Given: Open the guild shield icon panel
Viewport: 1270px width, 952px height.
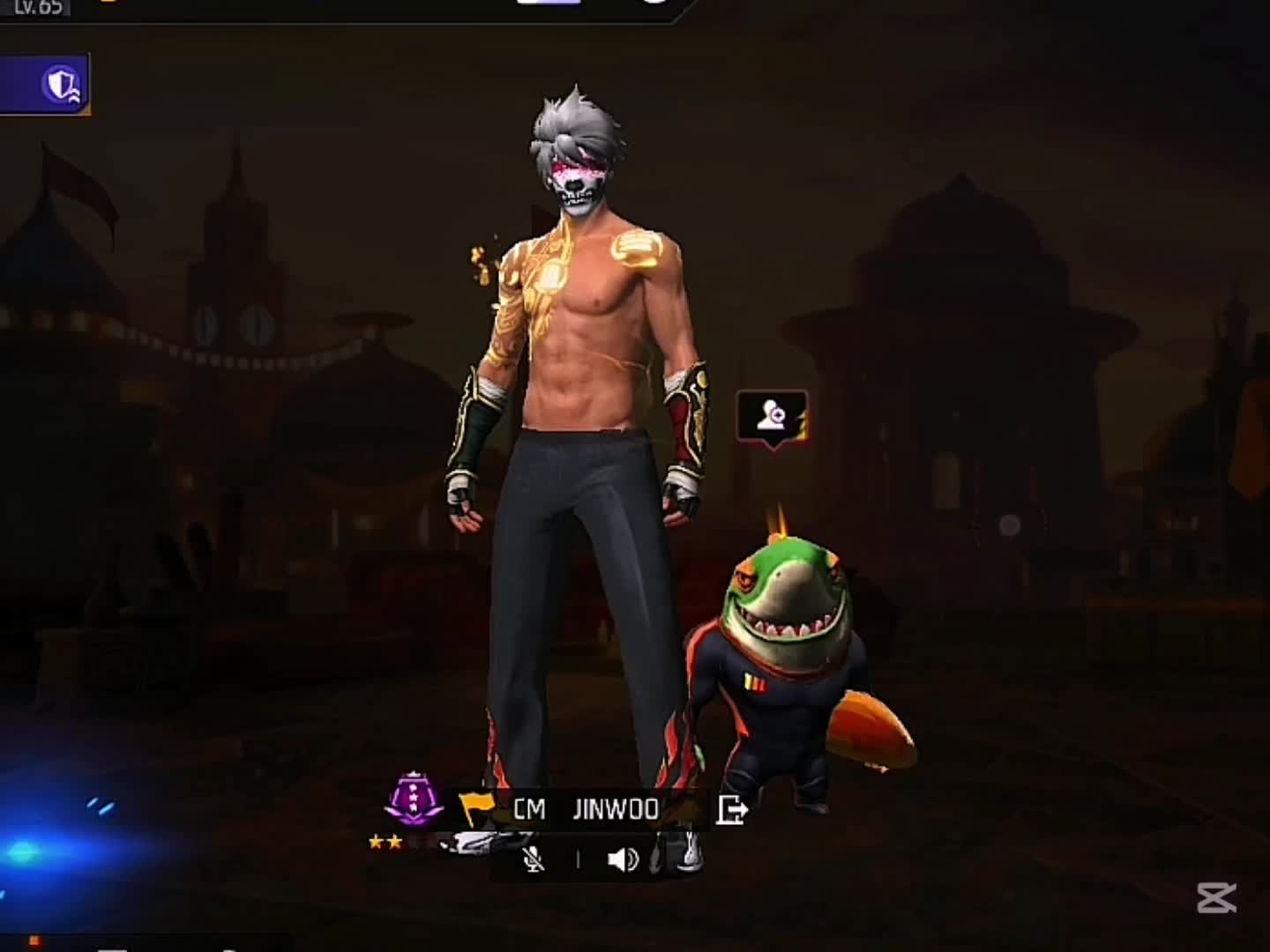Looking at the screenshot, I should [x=61, y=86].
